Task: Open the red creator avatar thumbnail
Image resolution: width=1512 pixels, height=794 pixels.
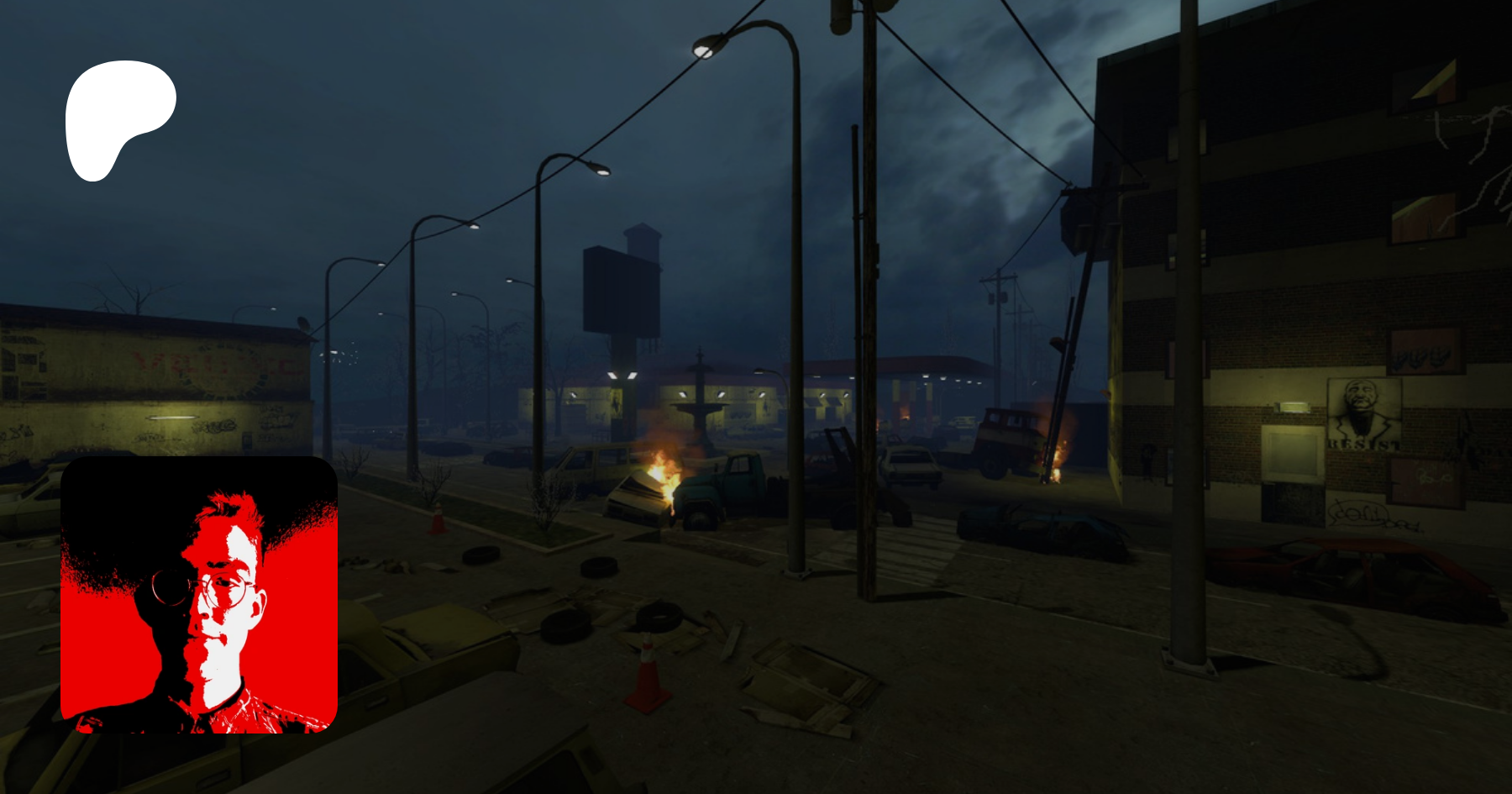Action: point(199,595)
